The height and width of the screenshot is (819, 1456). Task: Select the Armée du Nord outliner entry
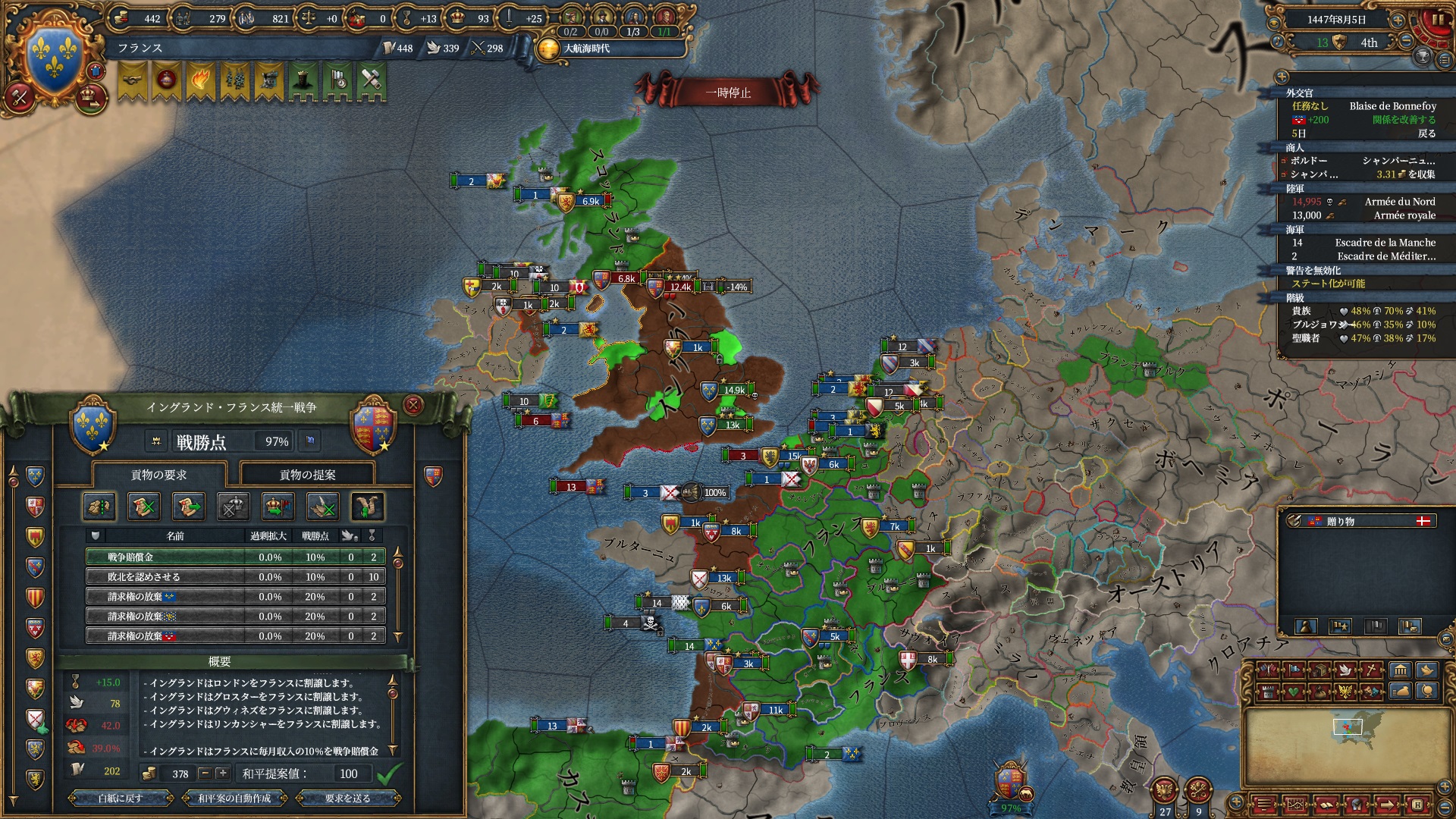pos(1399,202)
